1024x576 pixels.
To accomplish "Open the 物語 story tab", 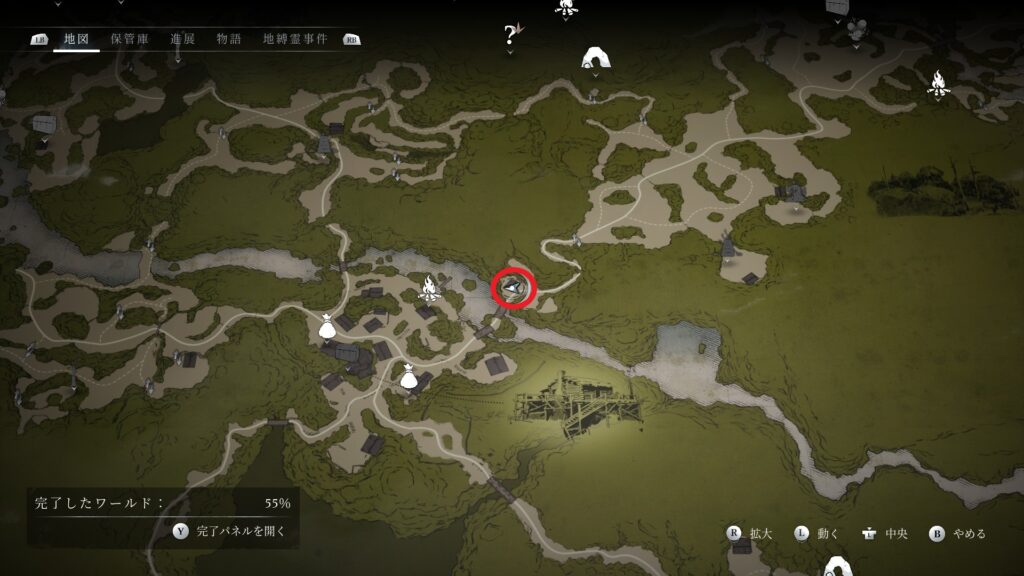I will click(x=228, y=39).
